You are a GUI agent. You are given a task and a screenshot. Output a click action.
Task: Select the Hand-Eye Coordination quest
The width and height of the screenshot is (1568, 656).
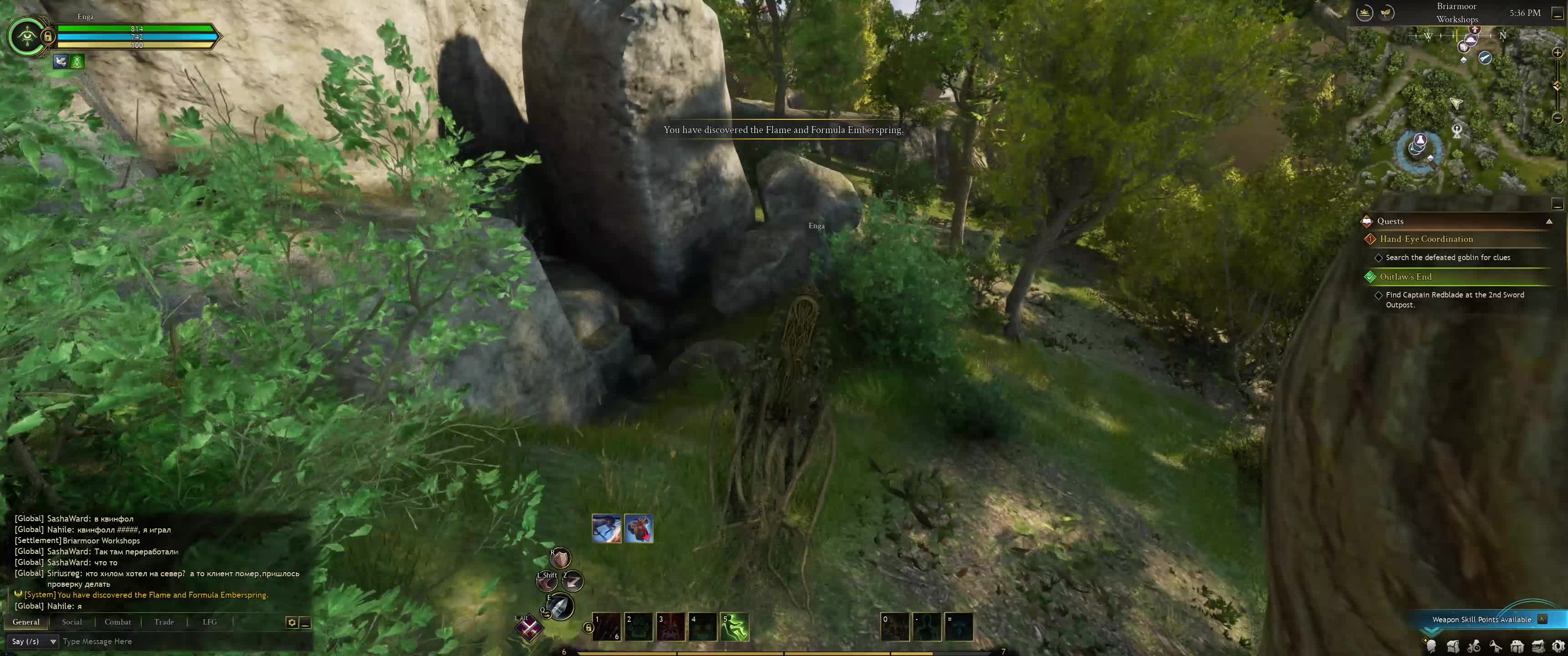[x=1426, y=239]
